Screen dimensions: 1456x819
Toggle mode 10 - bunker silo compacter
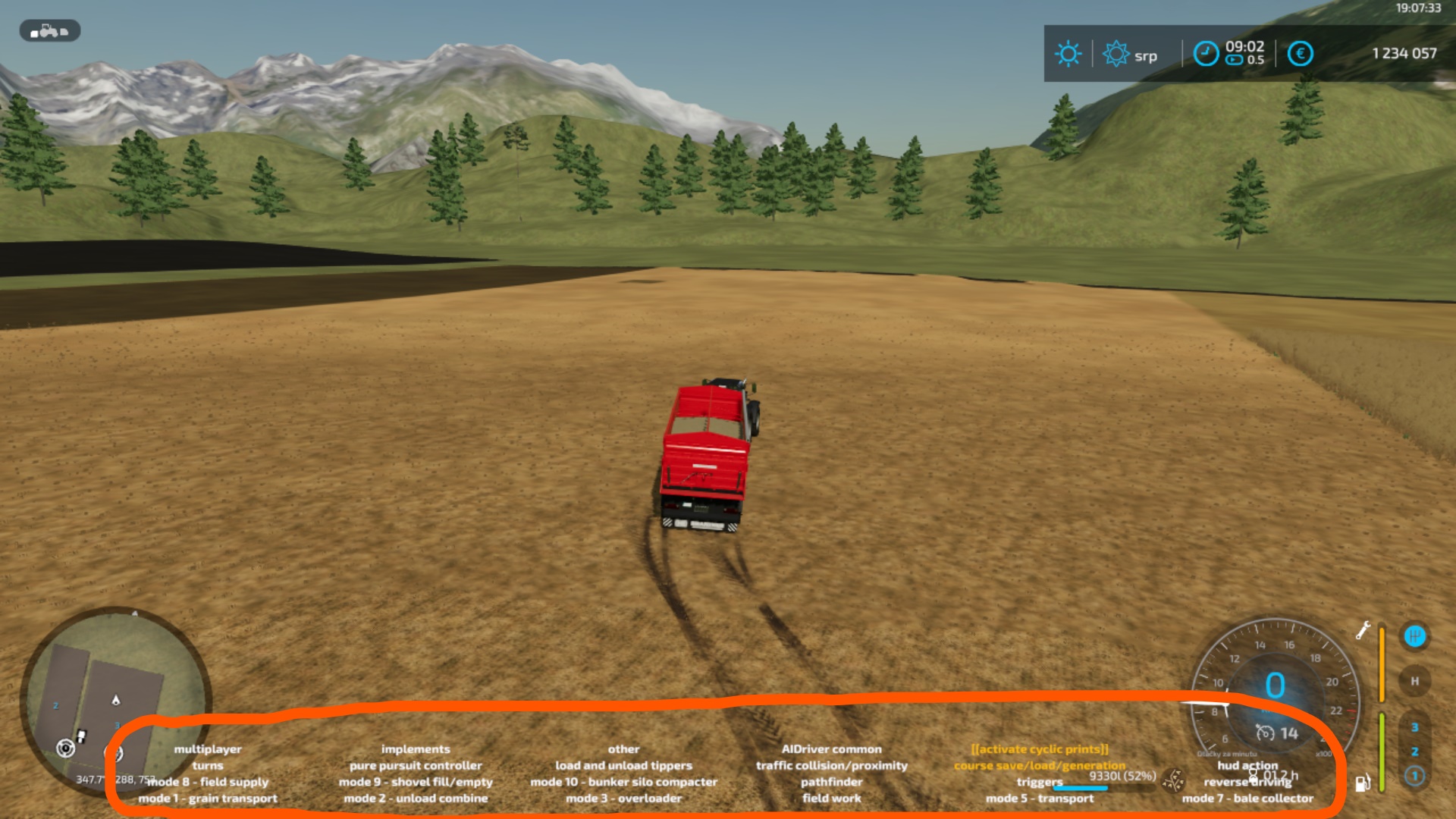pos(623,782)
